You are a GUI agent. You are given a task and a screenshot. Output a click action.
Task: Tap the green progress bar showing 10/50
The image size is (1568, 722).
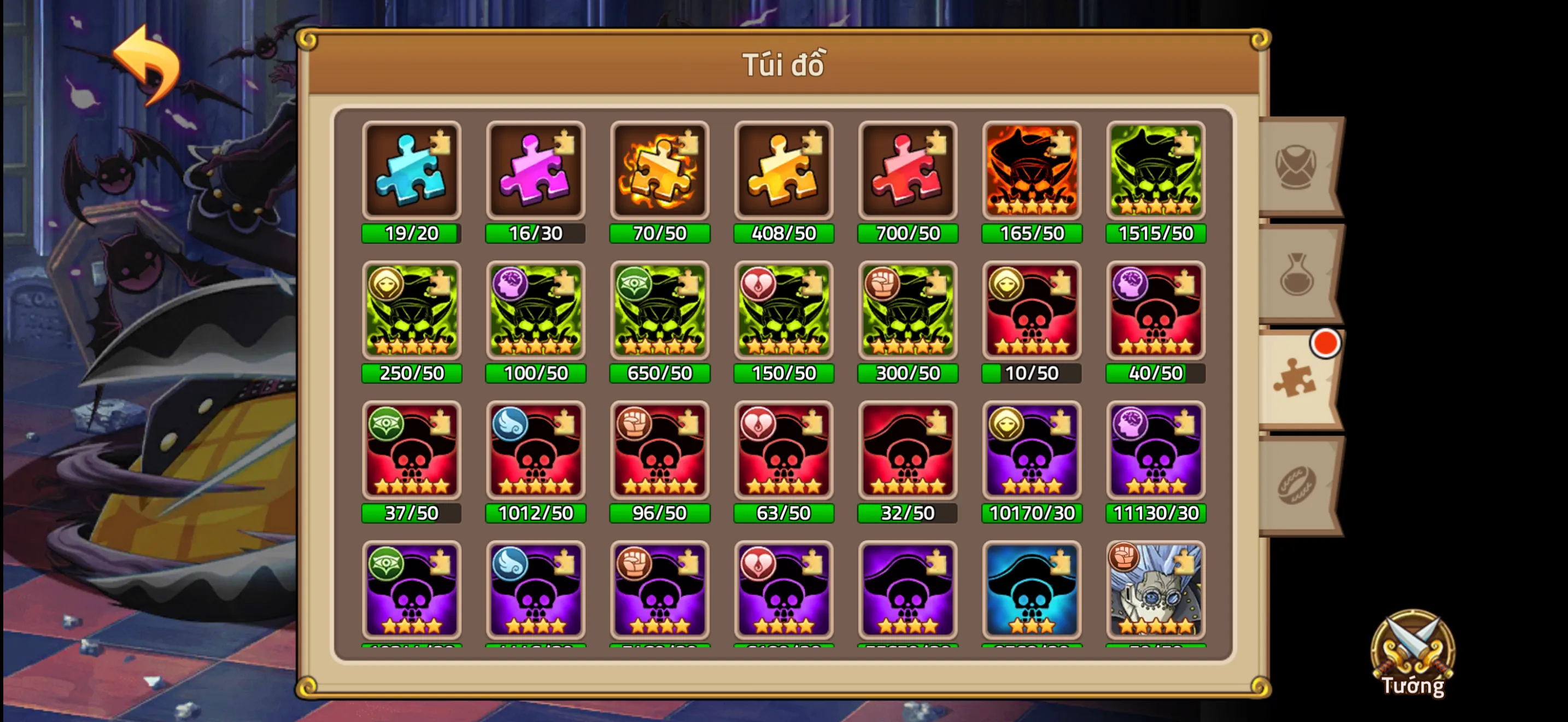point(1031,373)
